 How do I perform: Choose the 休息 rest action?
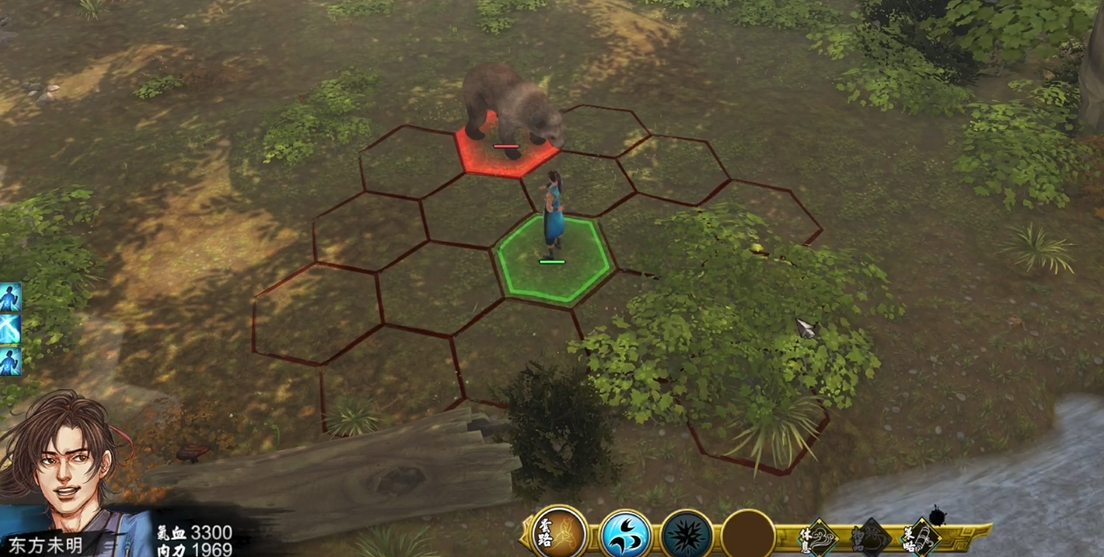(x=819, y=537)
